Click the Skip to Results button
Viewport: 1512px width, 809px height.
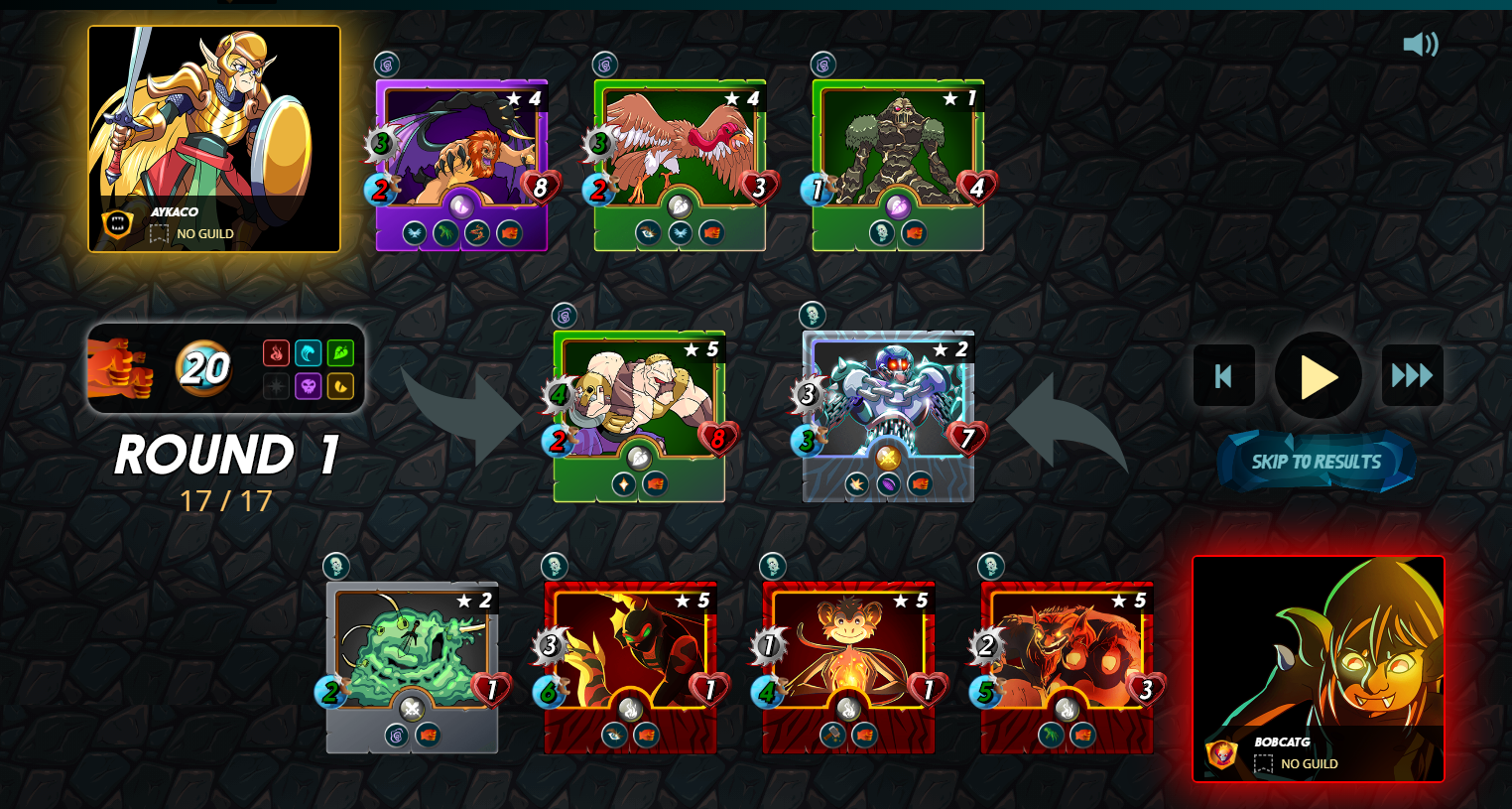pyautogui.click(x=1317, y=462)
